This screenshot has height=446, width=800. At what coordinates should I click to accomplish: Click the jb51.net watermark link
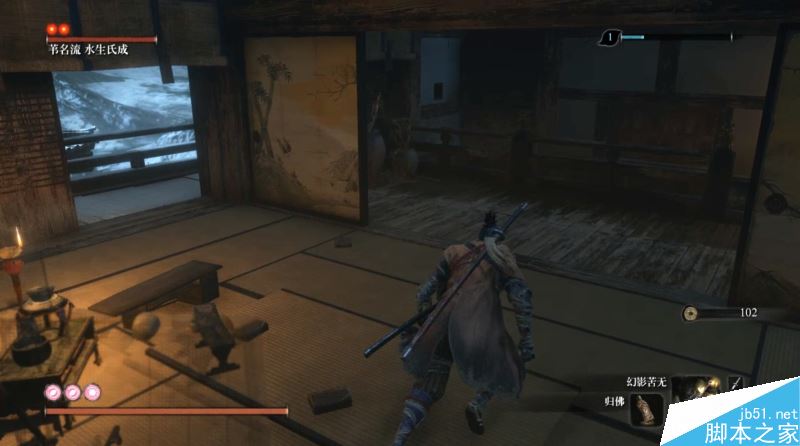coord(768,414)
